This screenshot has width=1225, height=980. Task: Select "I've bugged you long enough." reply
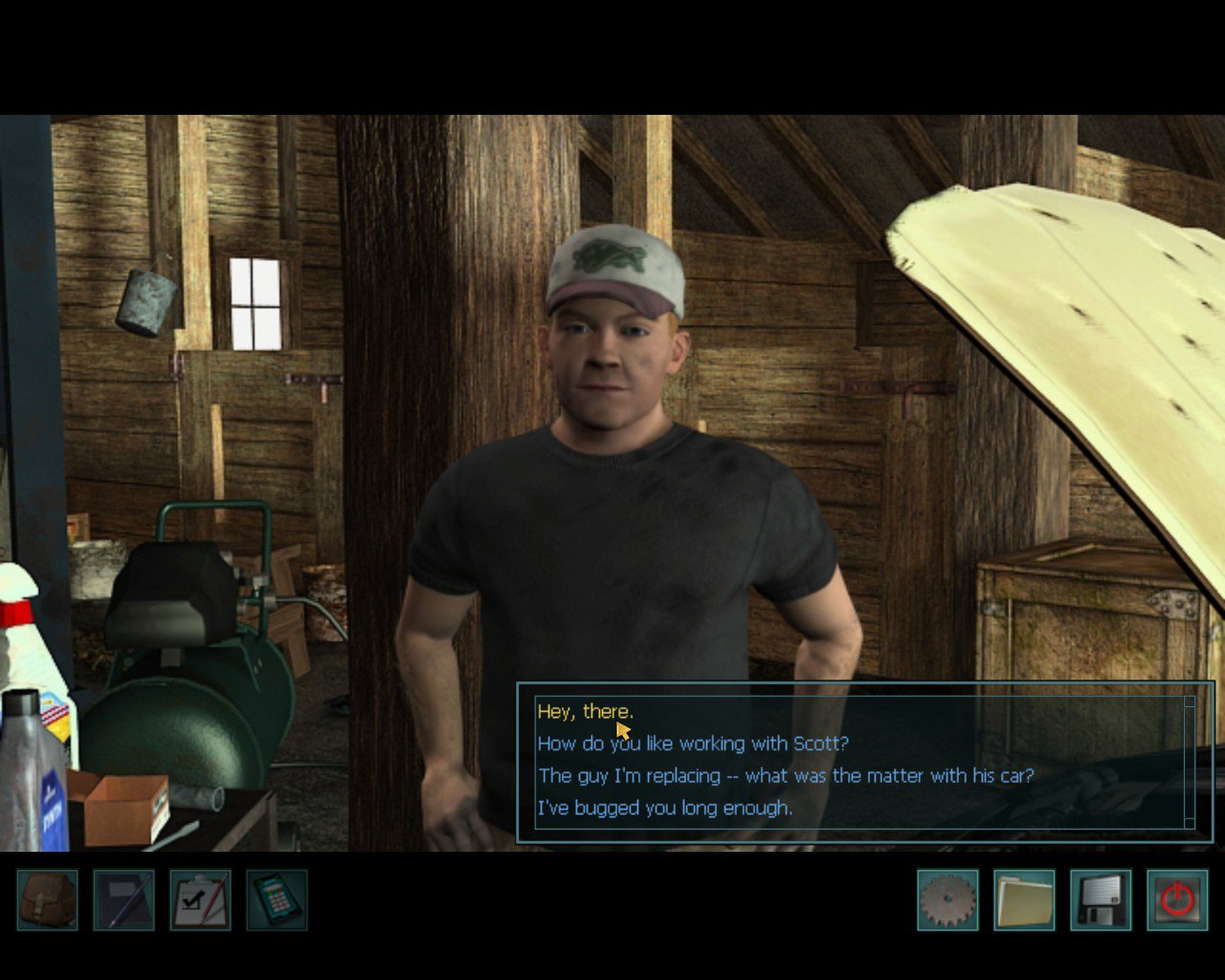click(664, 809)
